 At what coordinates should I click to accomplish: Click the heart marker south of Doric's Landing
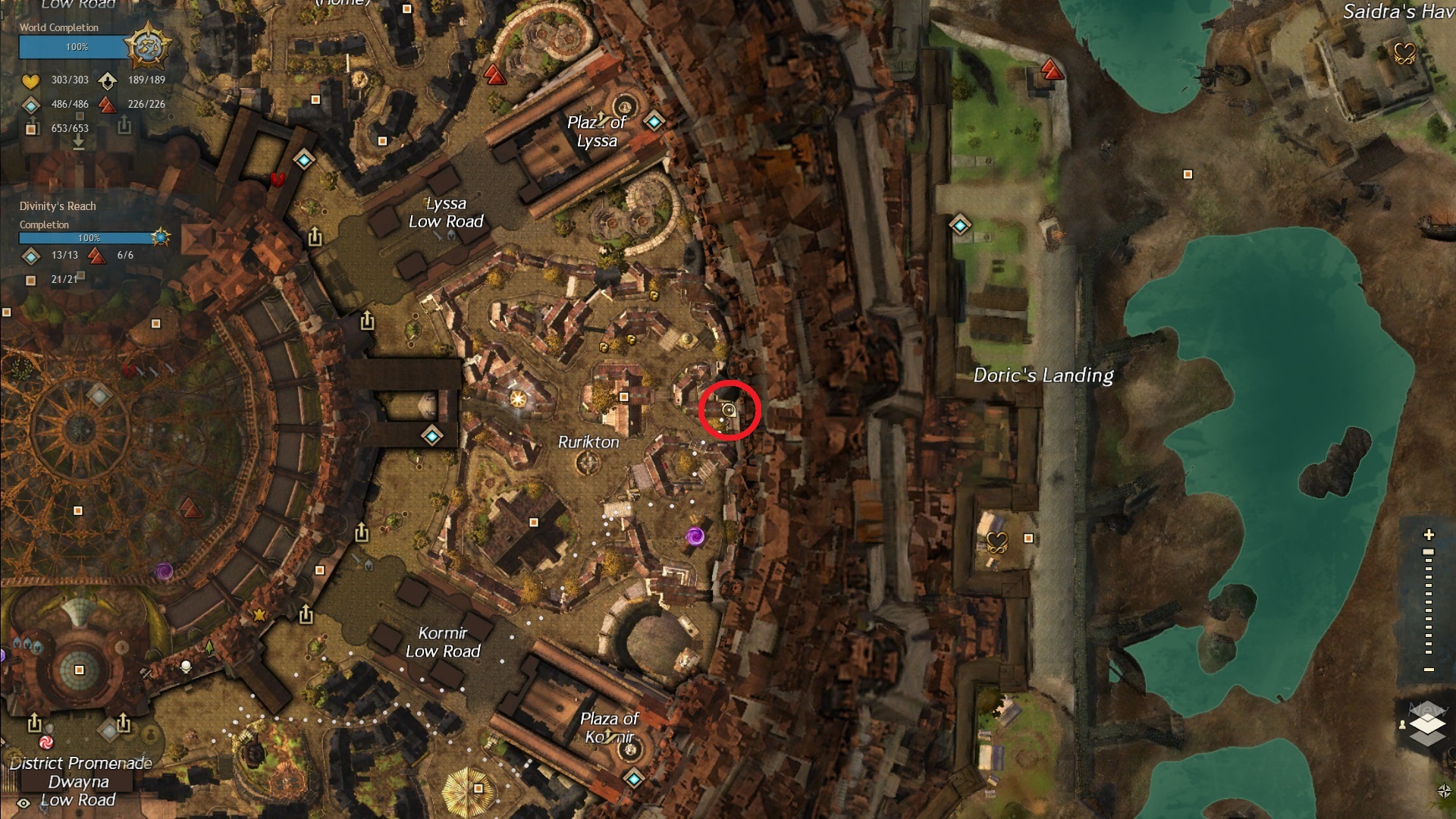tap(996, 541)
